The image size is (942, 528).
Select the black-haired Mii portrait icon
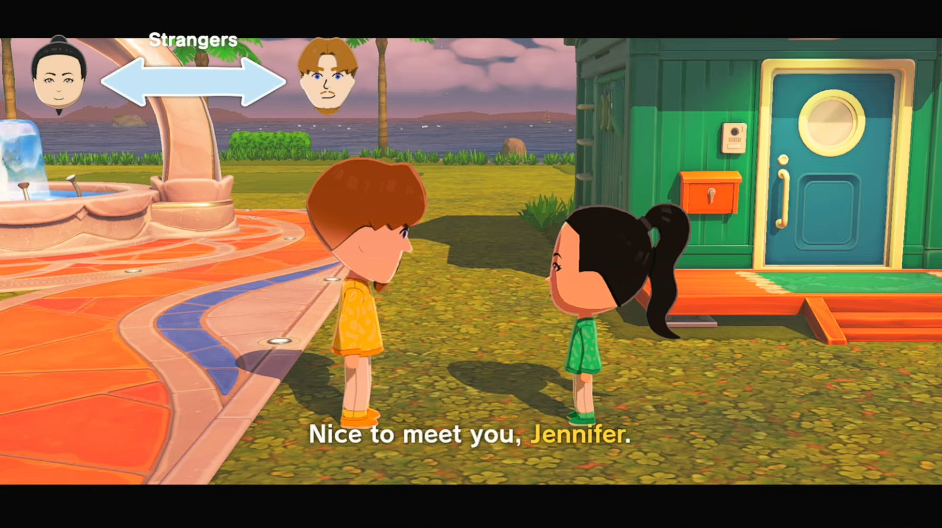coord(60,74)
